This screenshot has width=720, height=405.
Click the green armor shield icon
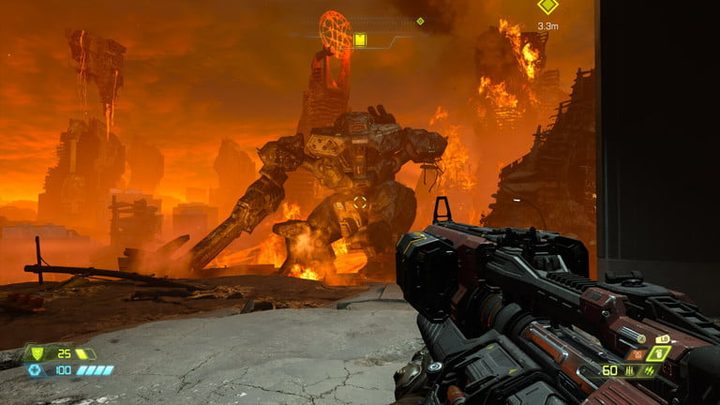click(x=37, y=353)
